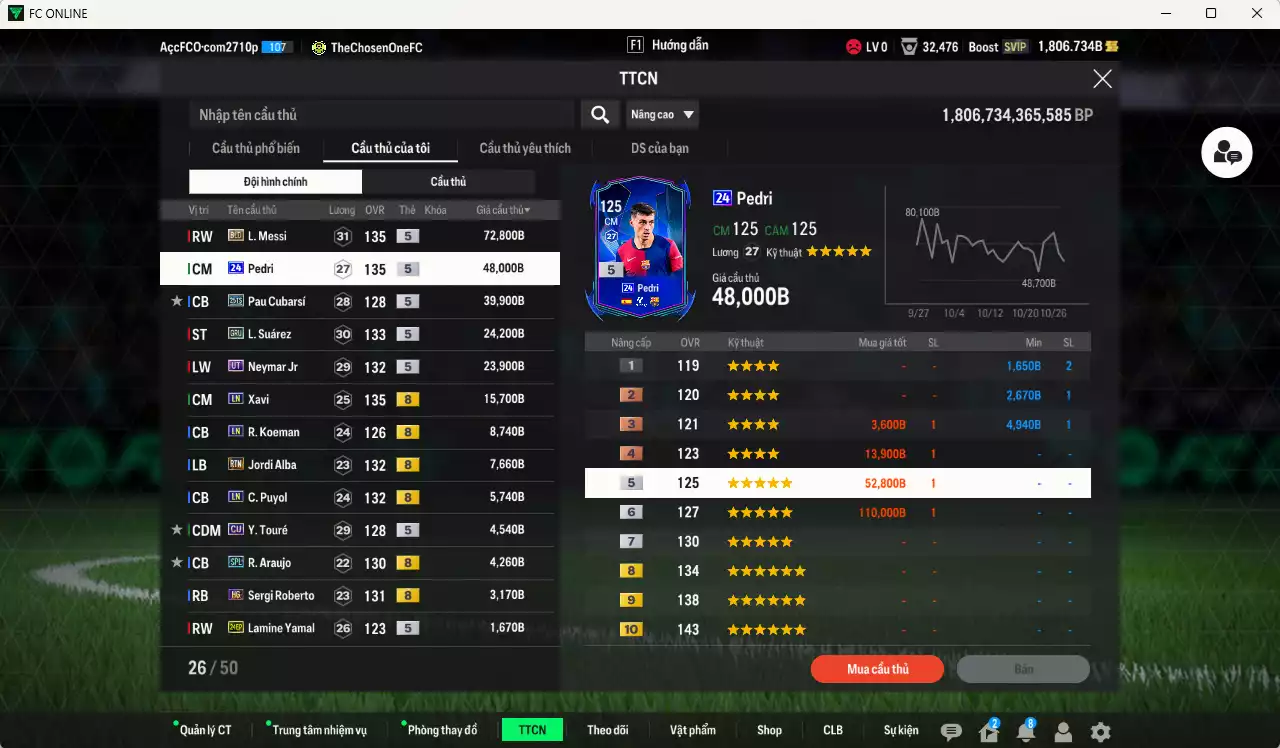The width and height of the screenshot is (1280, 748).
Task: Open game settings via the gear icon
Action: [1100, 732]
